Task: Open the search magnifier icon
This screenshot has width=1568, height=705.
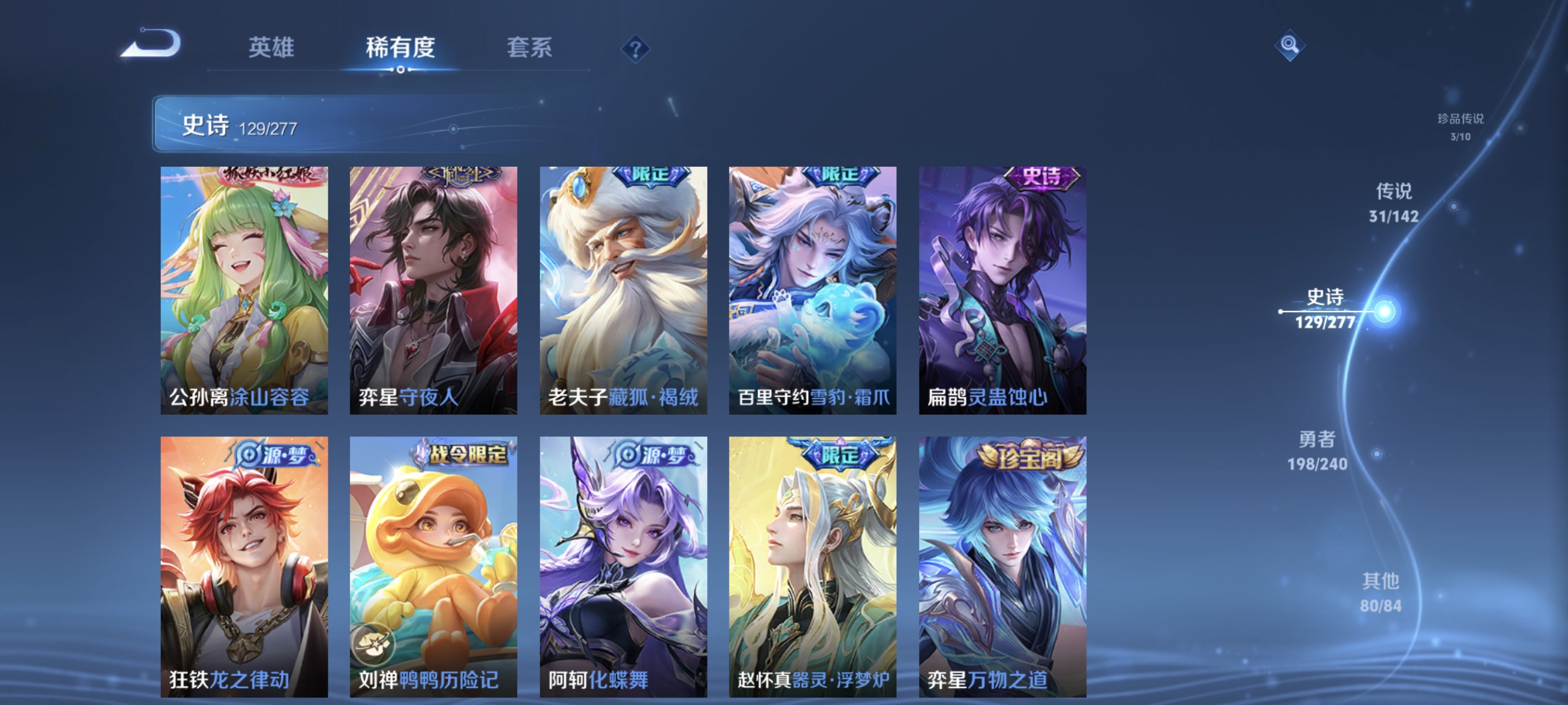Action: click(x=1290, y=46)
